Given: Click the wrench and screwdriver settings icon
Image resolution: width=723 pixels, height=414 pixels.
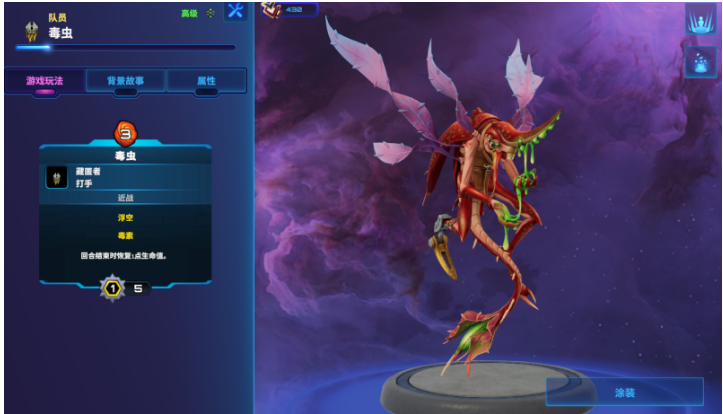Looking at the screenshot, I should pyautogui.click(x=236, y=12).
